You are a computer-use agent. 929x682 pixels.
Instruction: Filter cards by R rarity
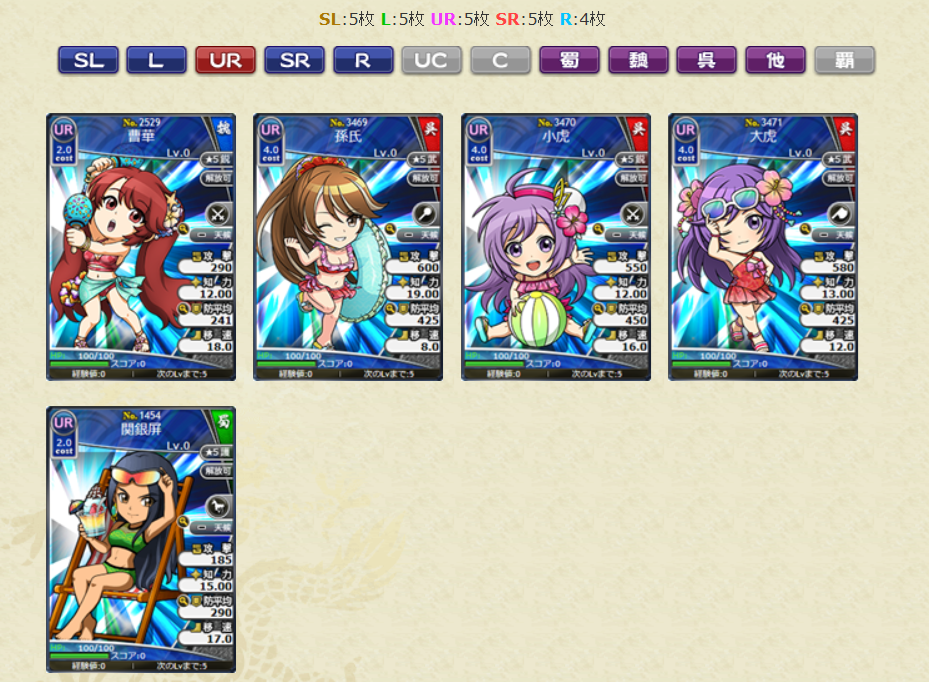coord(363,60)
